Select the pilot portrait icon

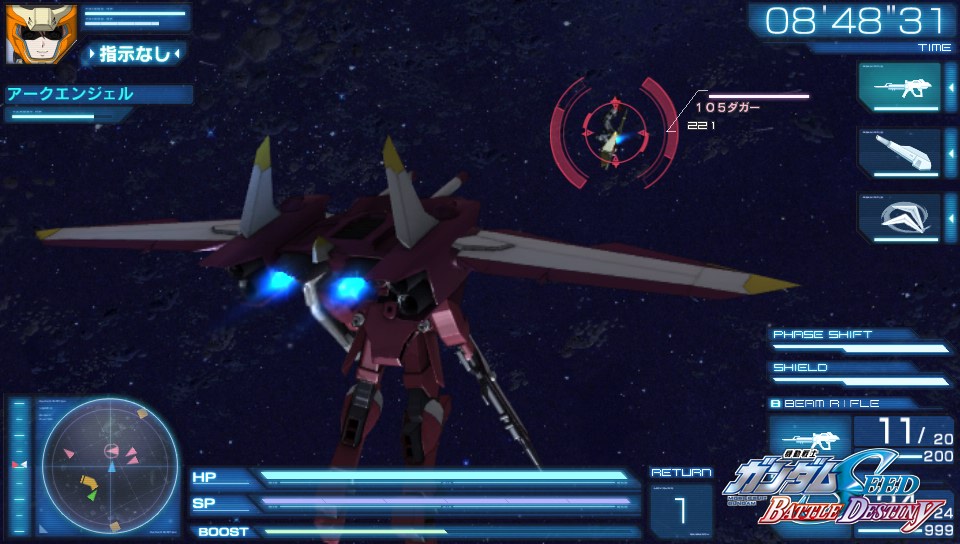click(x=27, y=34)
